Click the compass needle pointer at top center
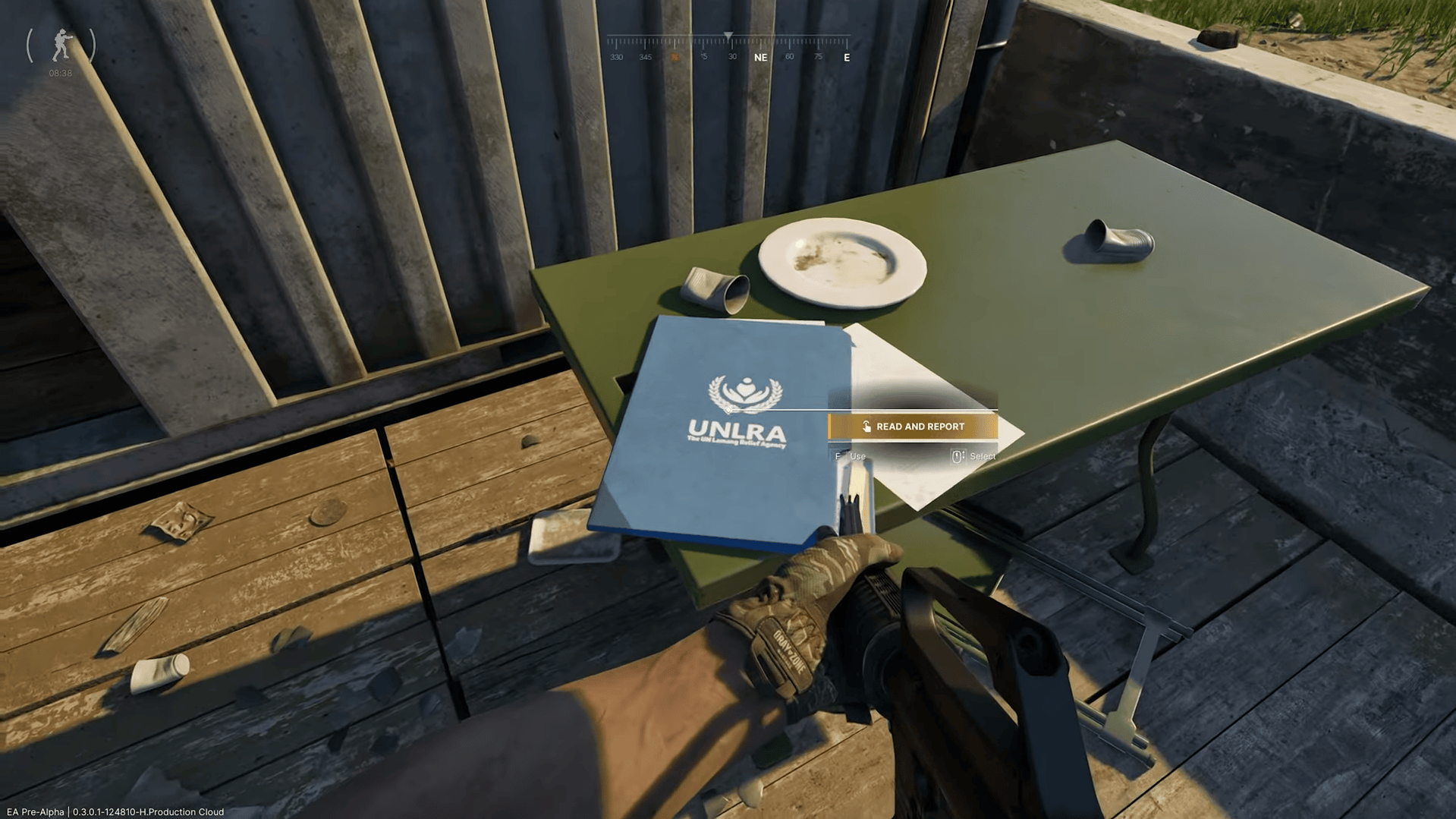This screenshot has width=1456, height=819. [729, 33]
